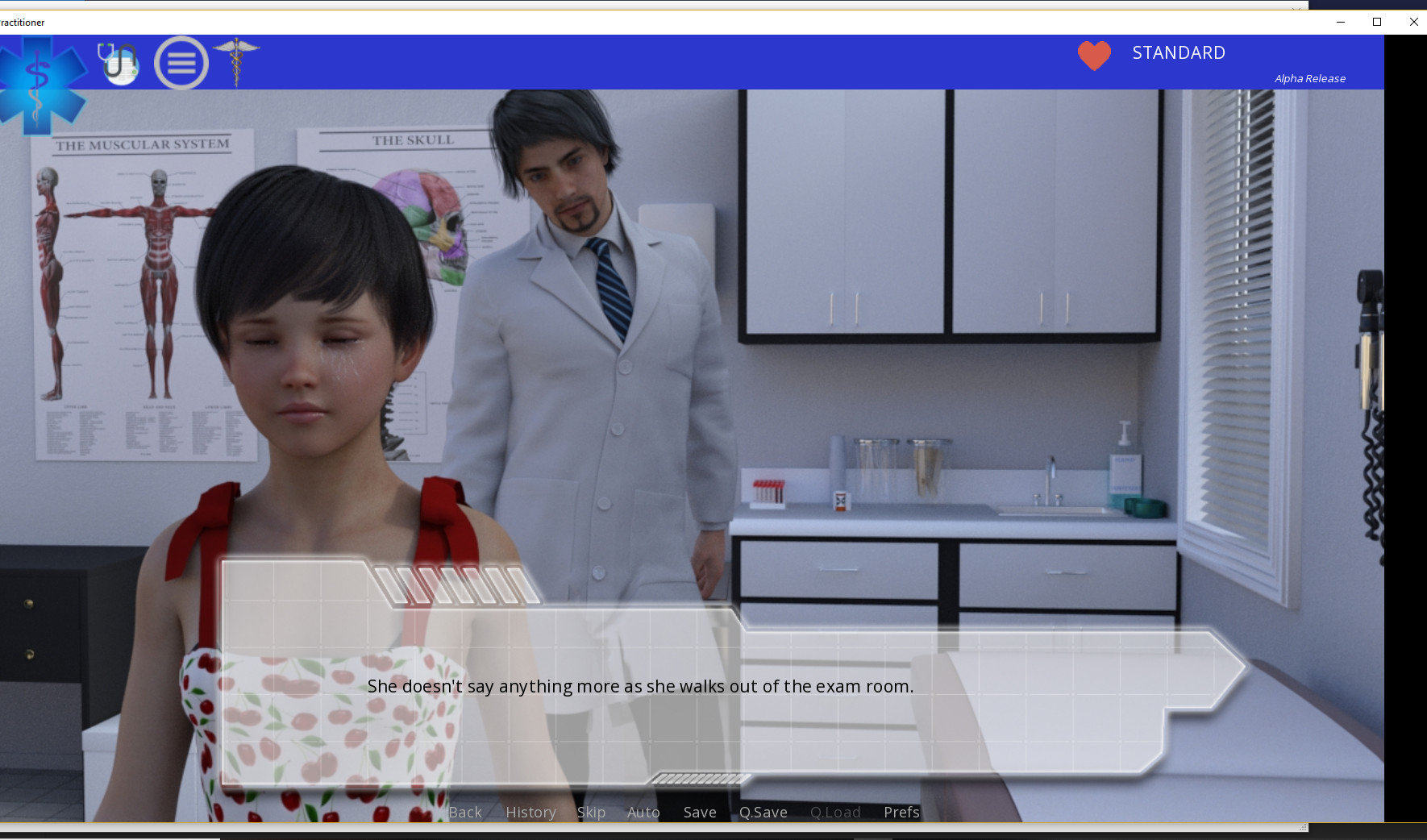Open the stethoscope patient chart icon

tap(117, 62)
